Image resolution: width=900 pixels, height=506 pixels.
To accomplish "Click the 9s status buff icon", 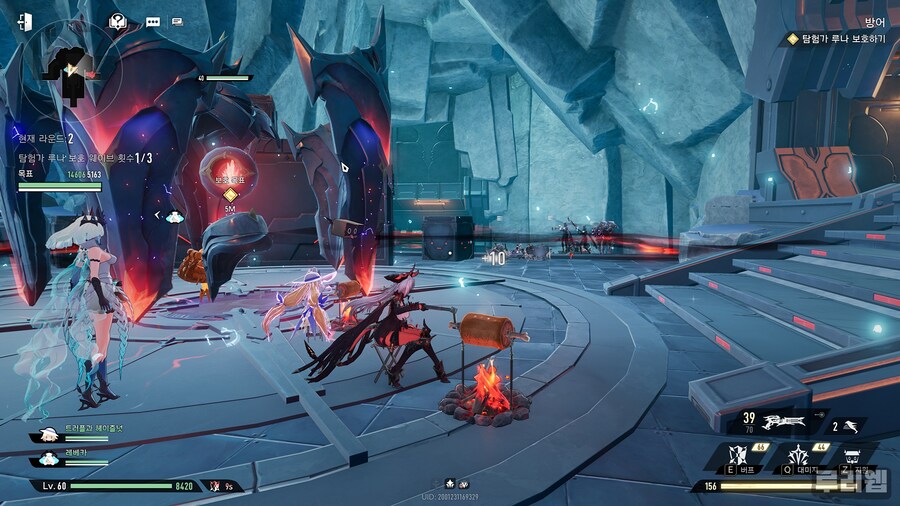I will (x=217, y=486).
